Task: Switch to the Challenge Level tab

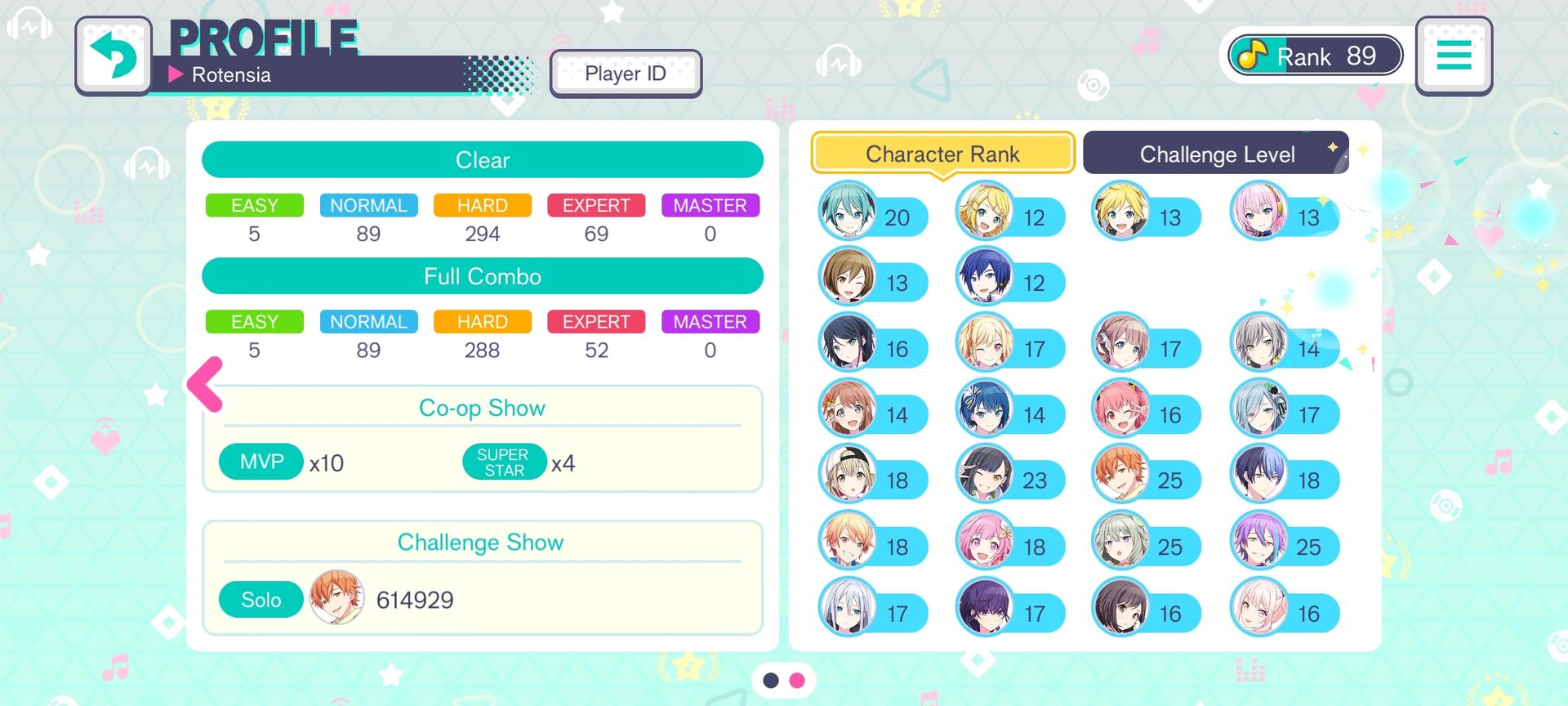Action: (1216, 154)
